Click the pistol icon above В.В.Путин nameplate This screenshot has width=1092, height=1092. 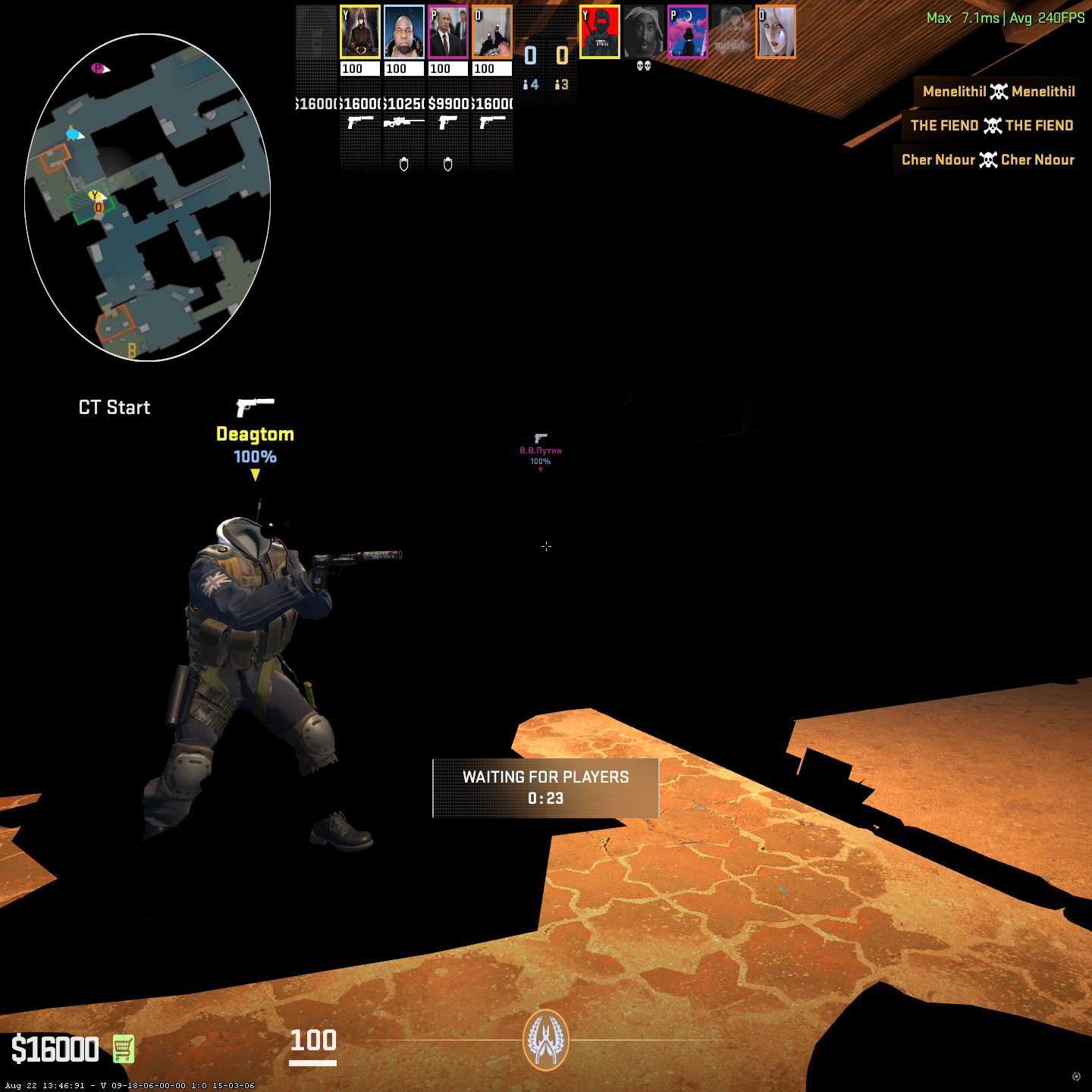pos(540,438)
